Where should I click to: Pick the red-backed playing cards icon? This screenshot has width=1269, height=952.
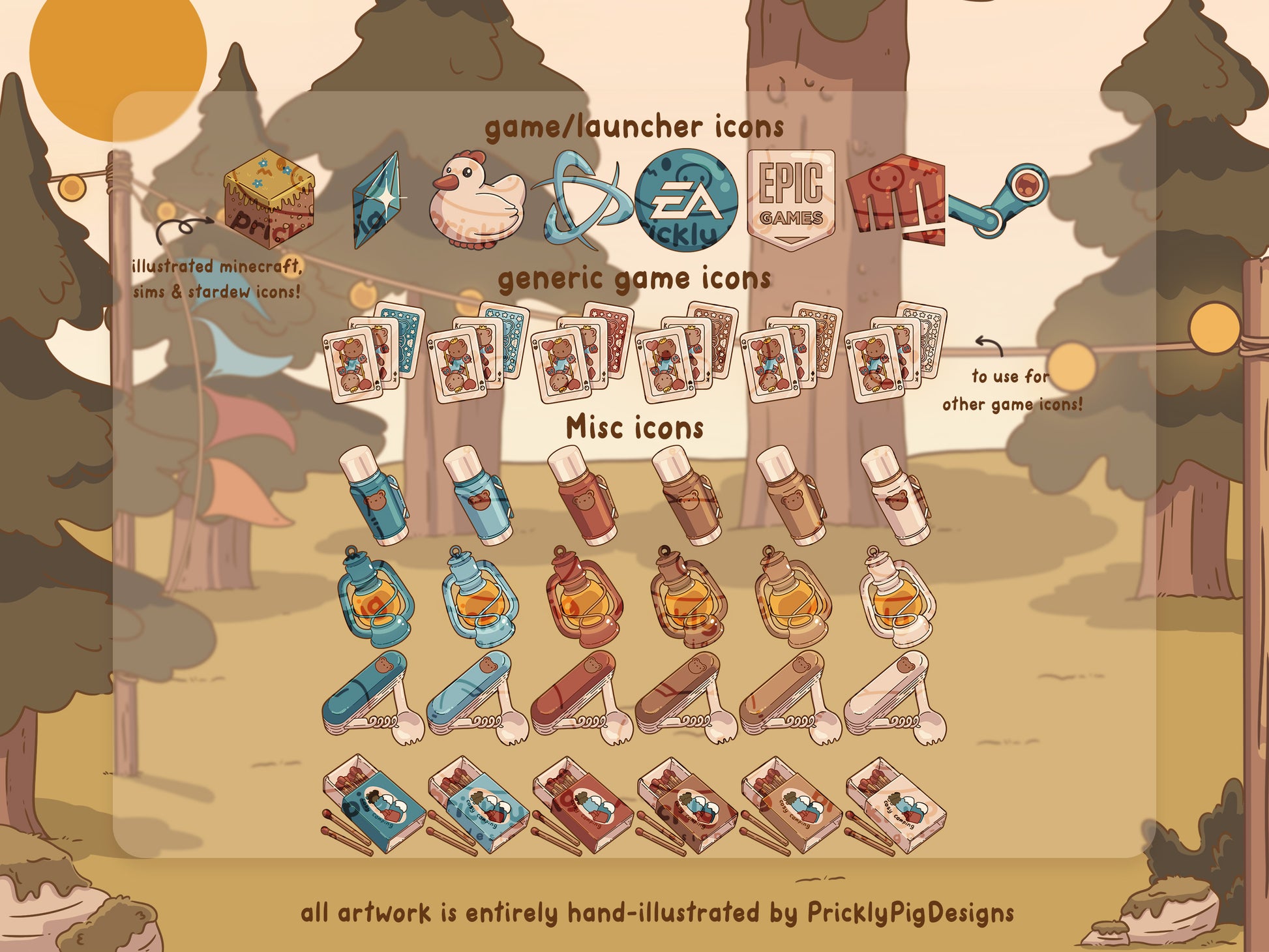coord(582,353)
